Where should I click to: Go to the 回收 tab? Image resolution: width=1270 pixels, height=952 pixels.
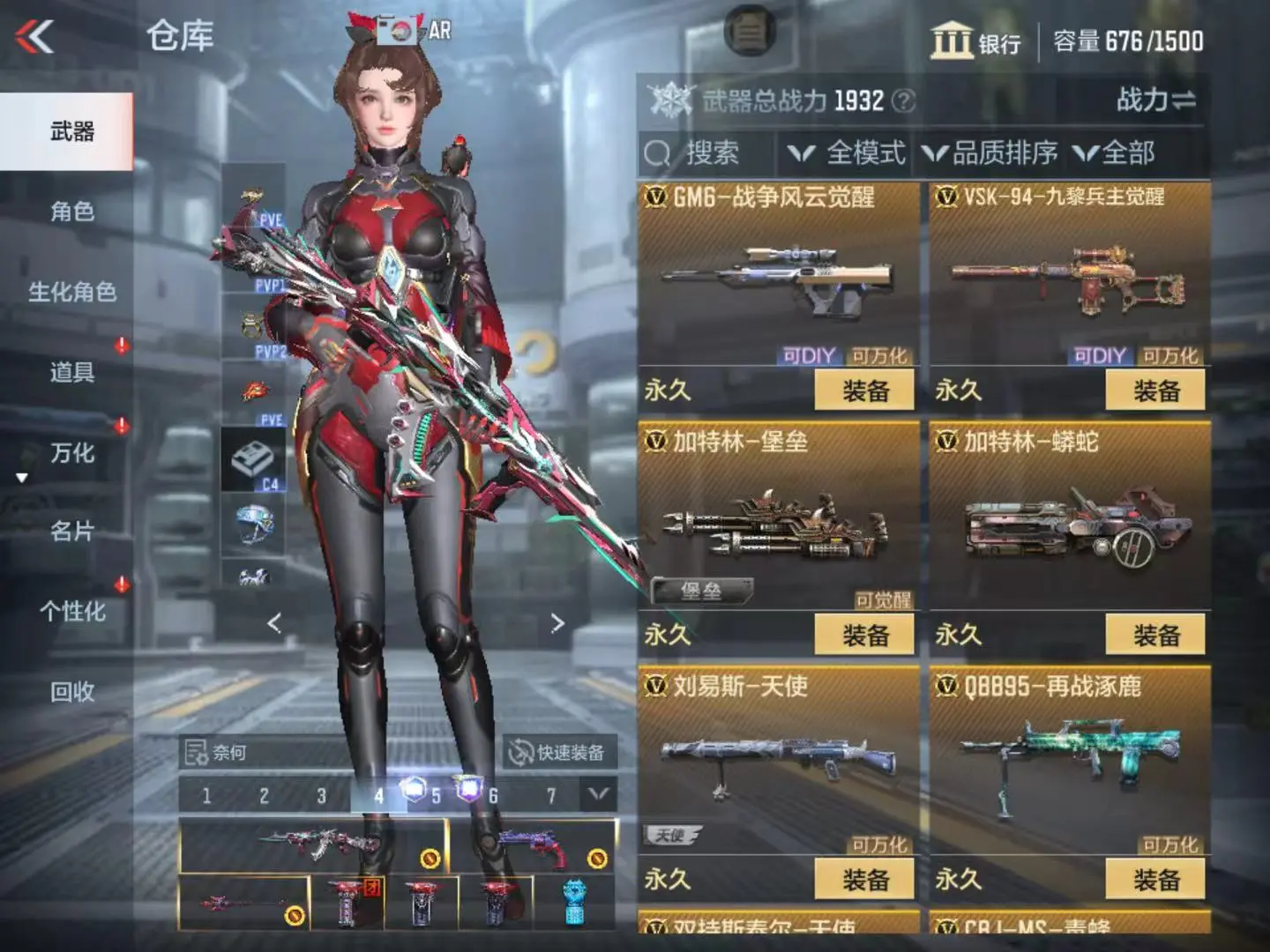pyautogui.click(x=72, y=692)
